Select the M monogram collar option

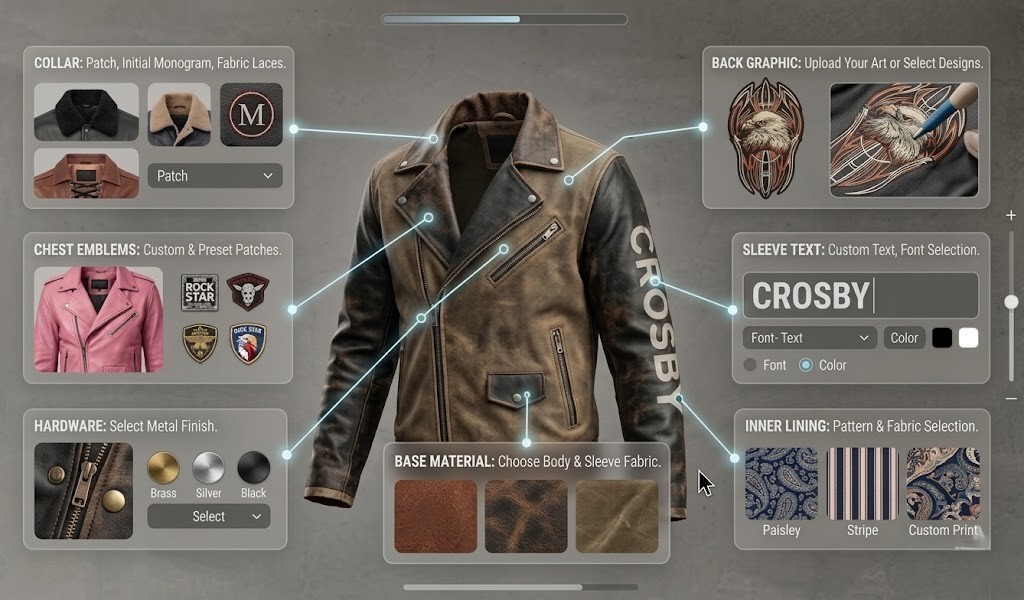(x=251, y=115)
